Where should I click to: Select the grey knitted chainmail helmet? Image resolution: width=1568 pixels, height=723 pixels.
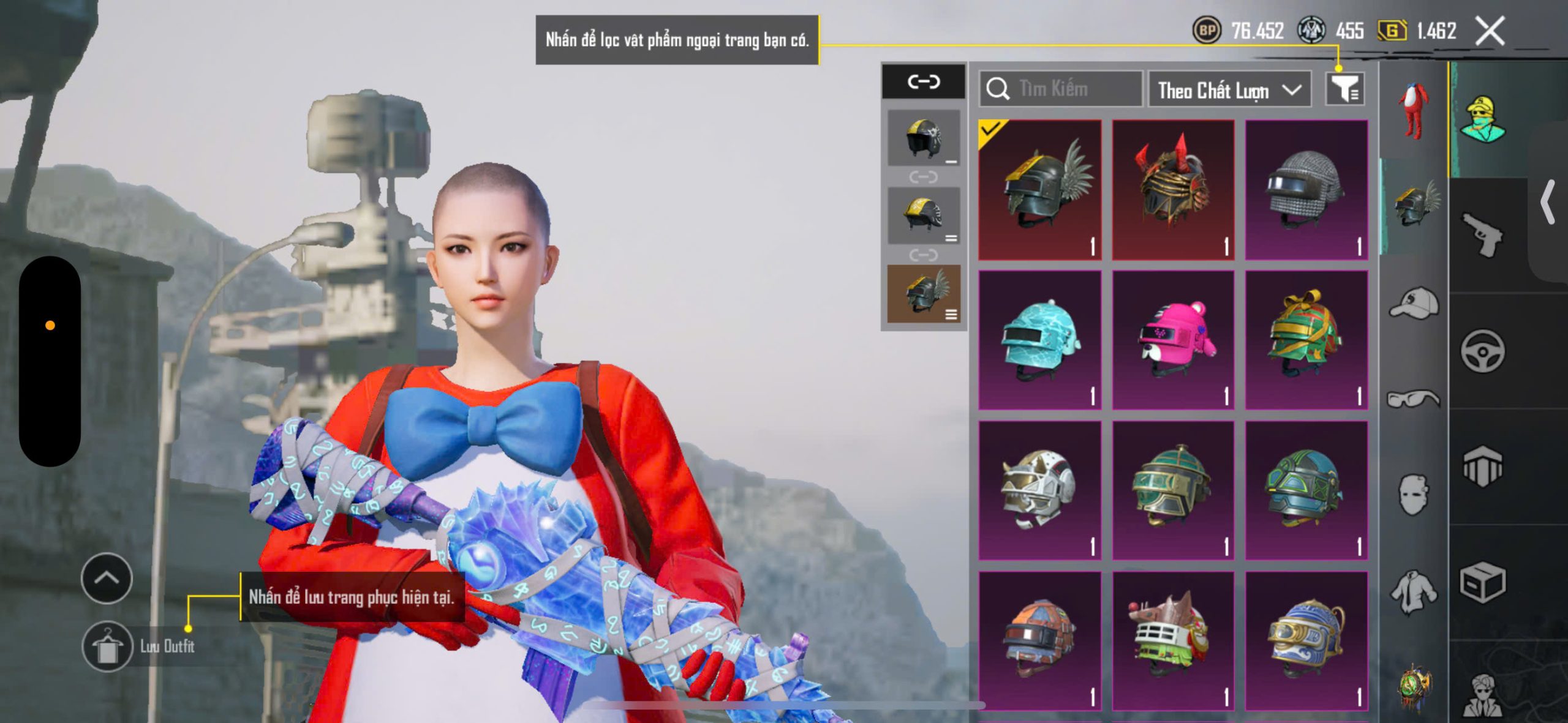(x=1306, y=190)
